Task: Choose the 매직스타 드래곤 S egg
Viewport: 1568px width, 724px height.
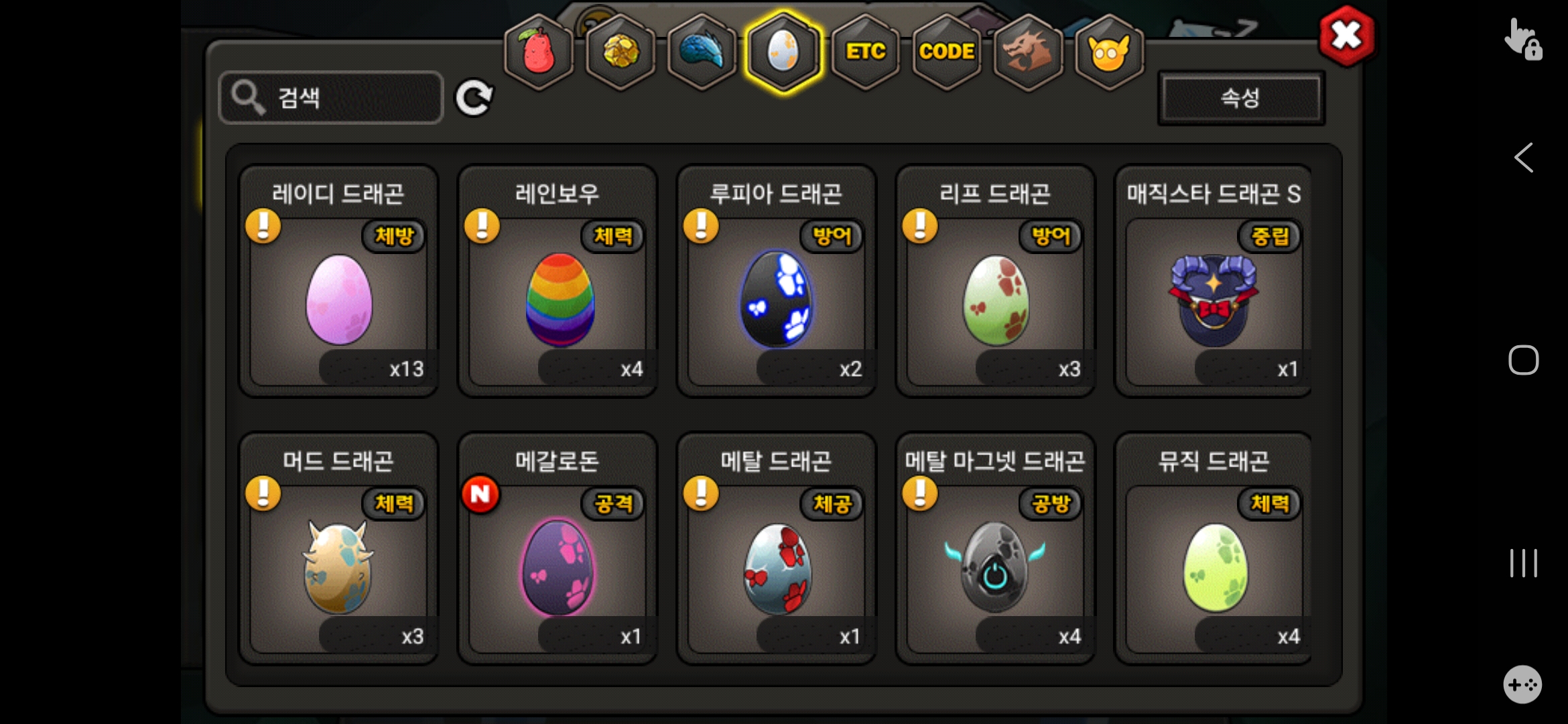Action: [x=1214, y=300]
